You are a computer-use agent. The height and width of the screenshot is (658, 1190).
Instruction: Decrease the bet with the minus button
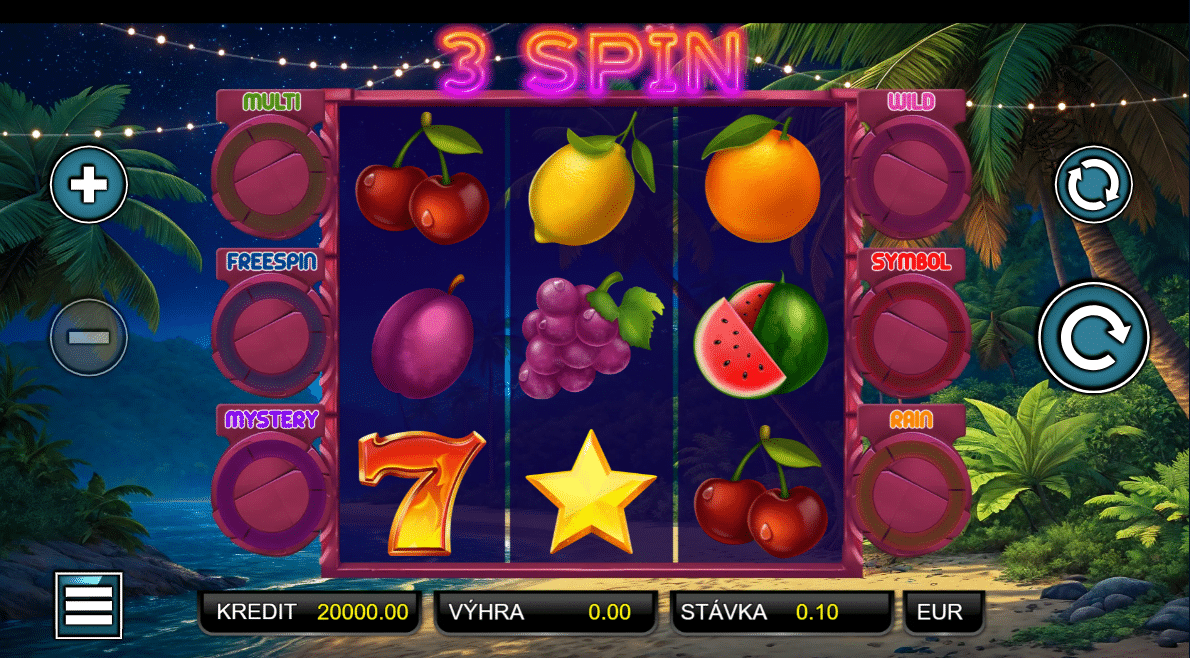click(x=89, y=337)
